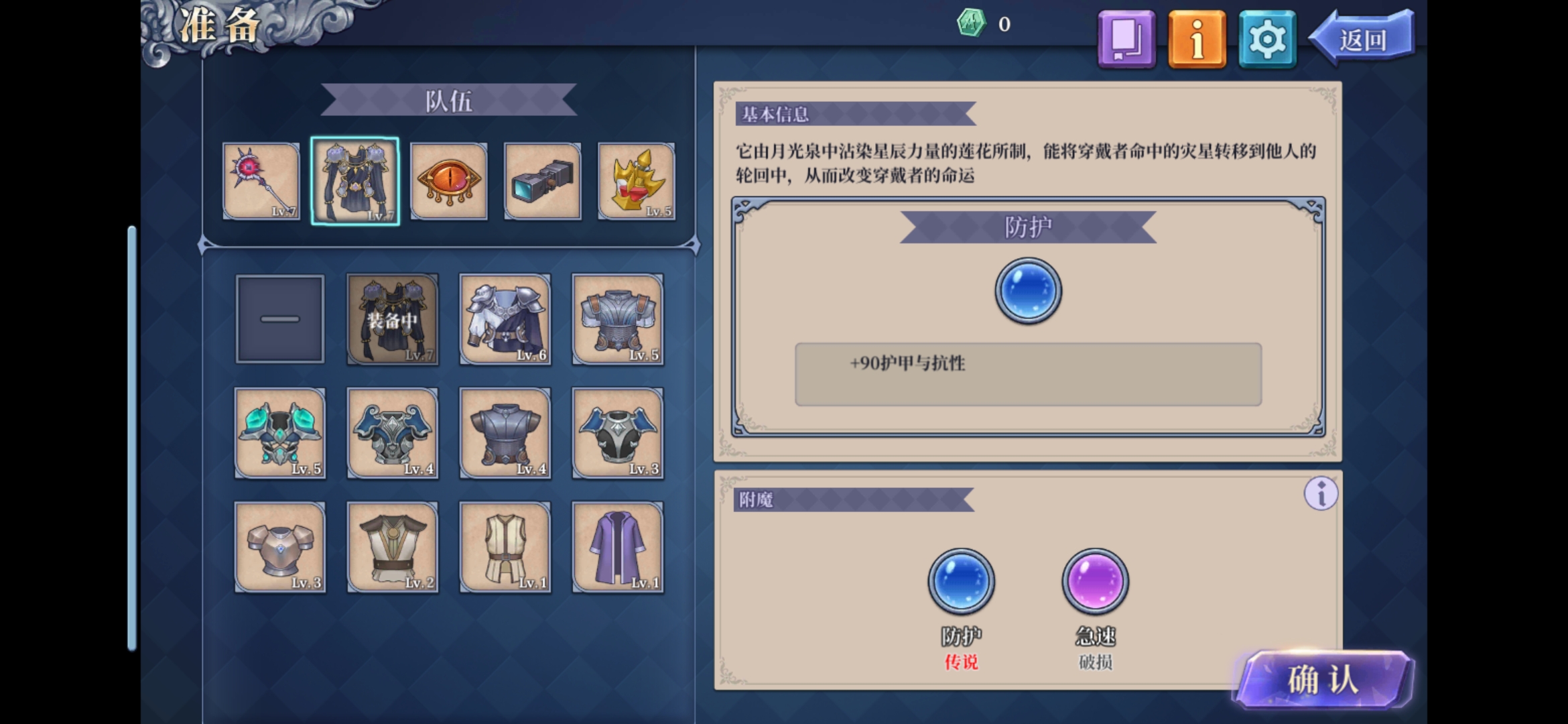Select the Lv.6 white and navy armor
Viewport: 1568px width, 724px height.
[505, 319]
